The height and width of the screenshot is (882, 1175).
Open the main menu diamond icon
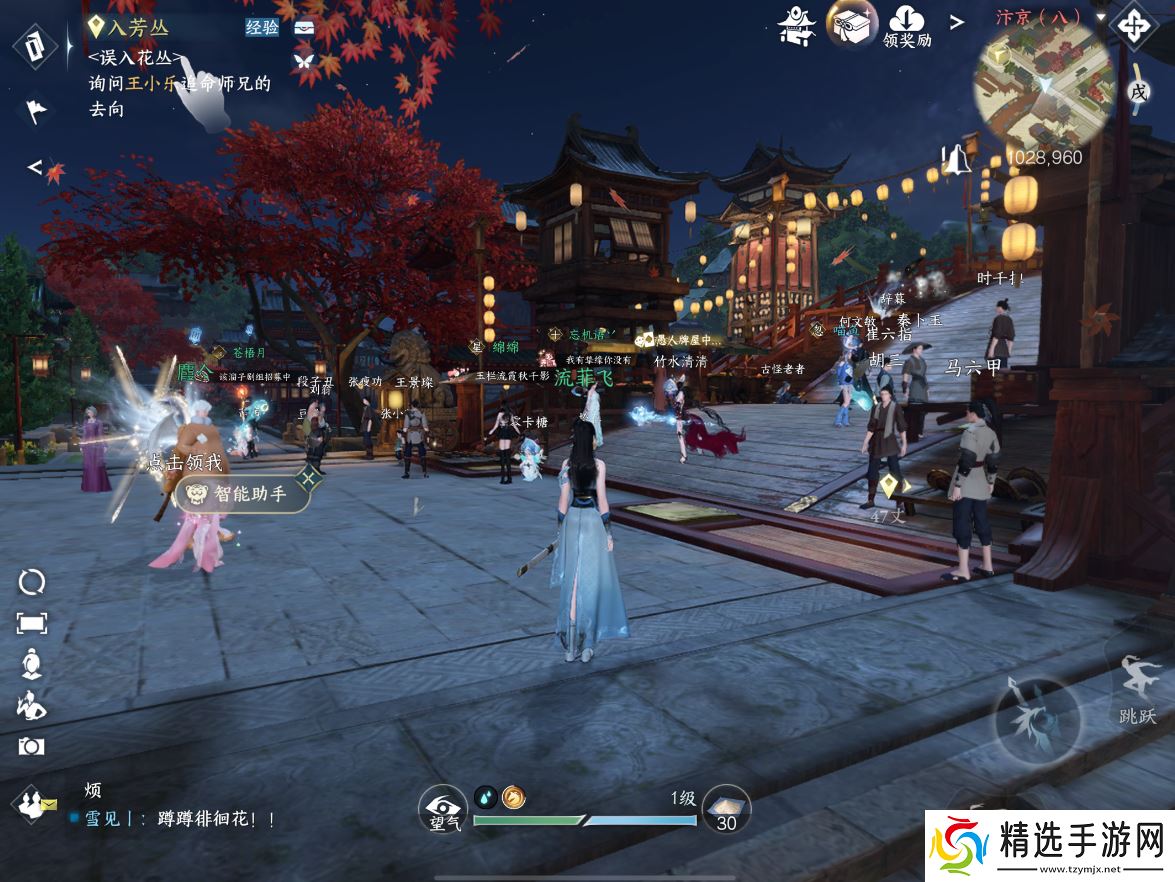(1133, 25)
